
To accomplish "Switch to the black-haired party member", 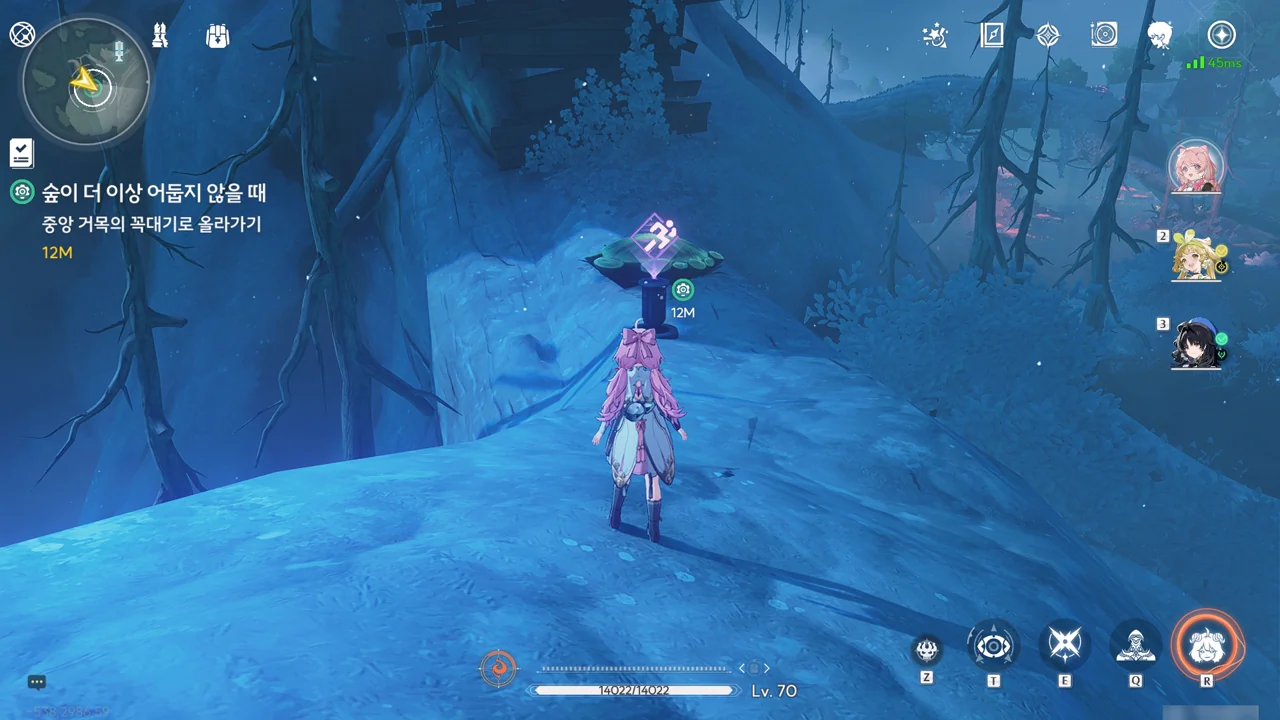I will (x=1197, y=345).
